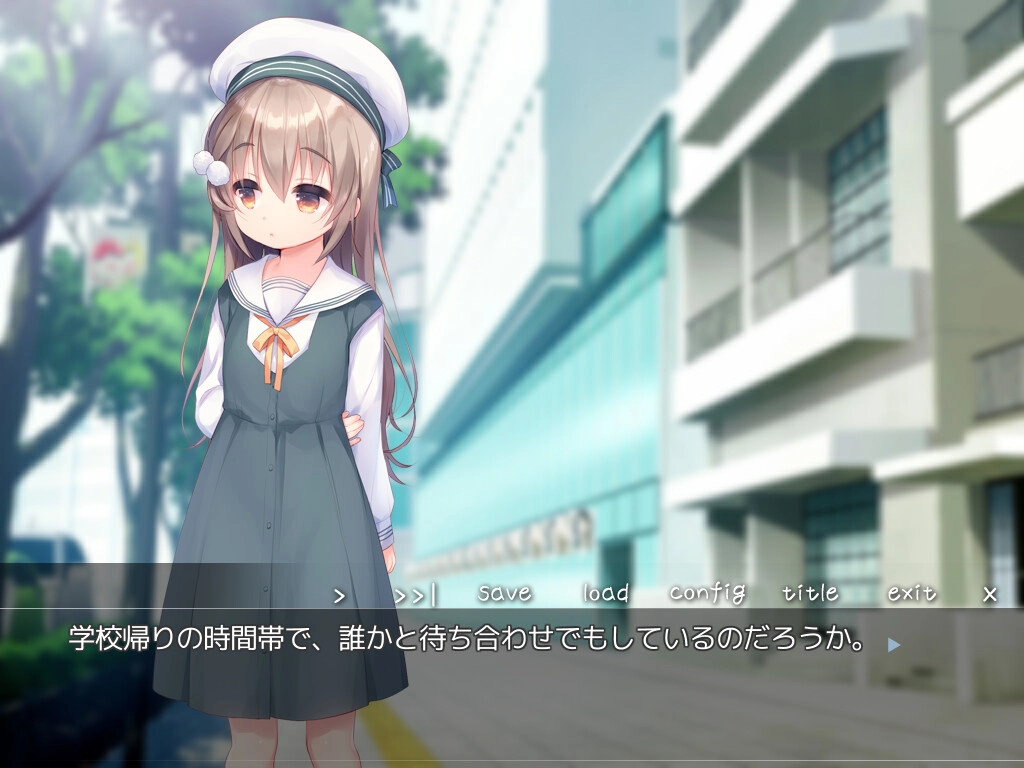Click exit to quit the game
Image resolution: width=1024 pixels, height=768 pixels.
[912, 593]
